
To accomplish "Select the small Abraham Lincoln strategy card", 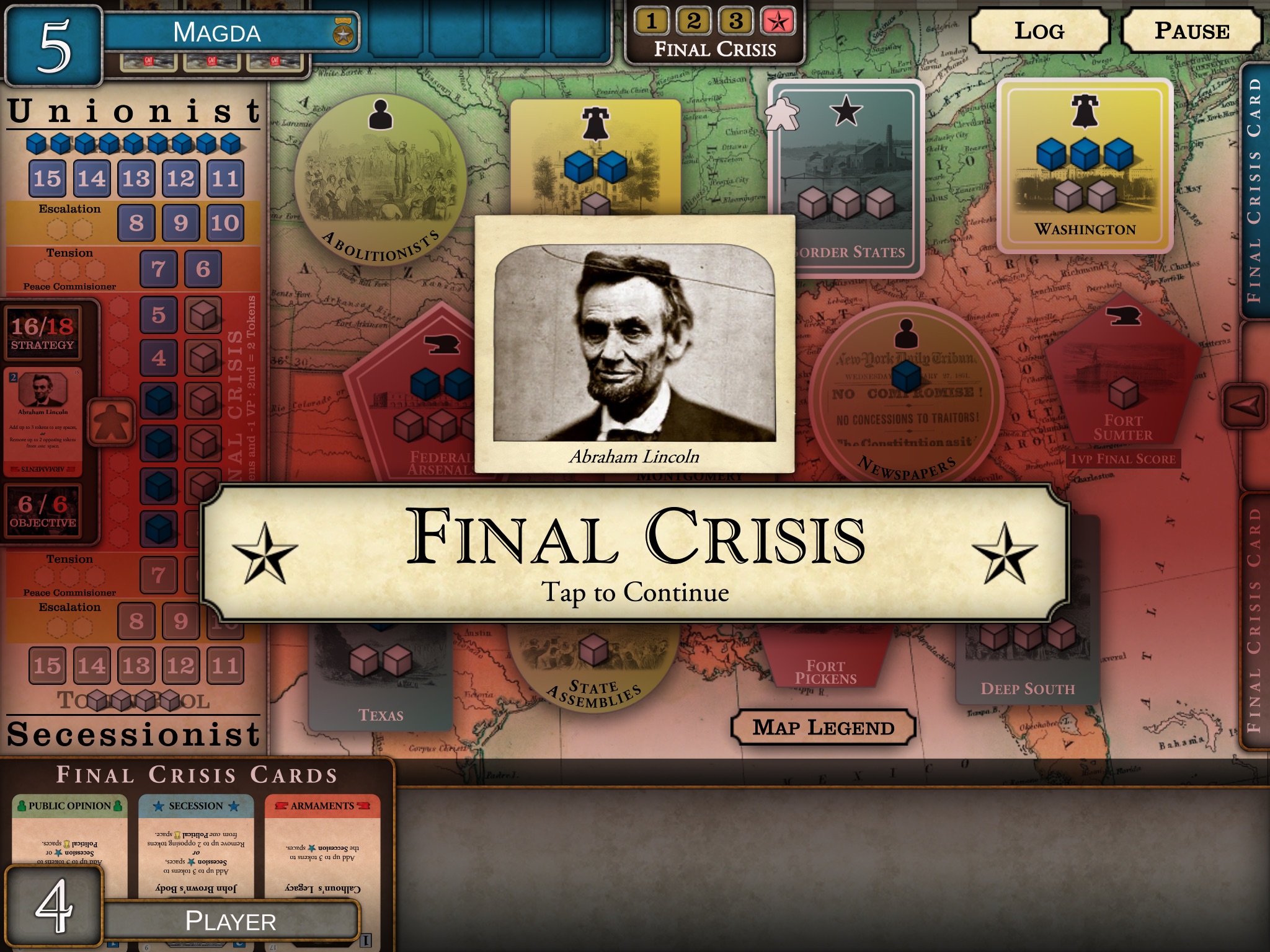I will pos(43,421).
